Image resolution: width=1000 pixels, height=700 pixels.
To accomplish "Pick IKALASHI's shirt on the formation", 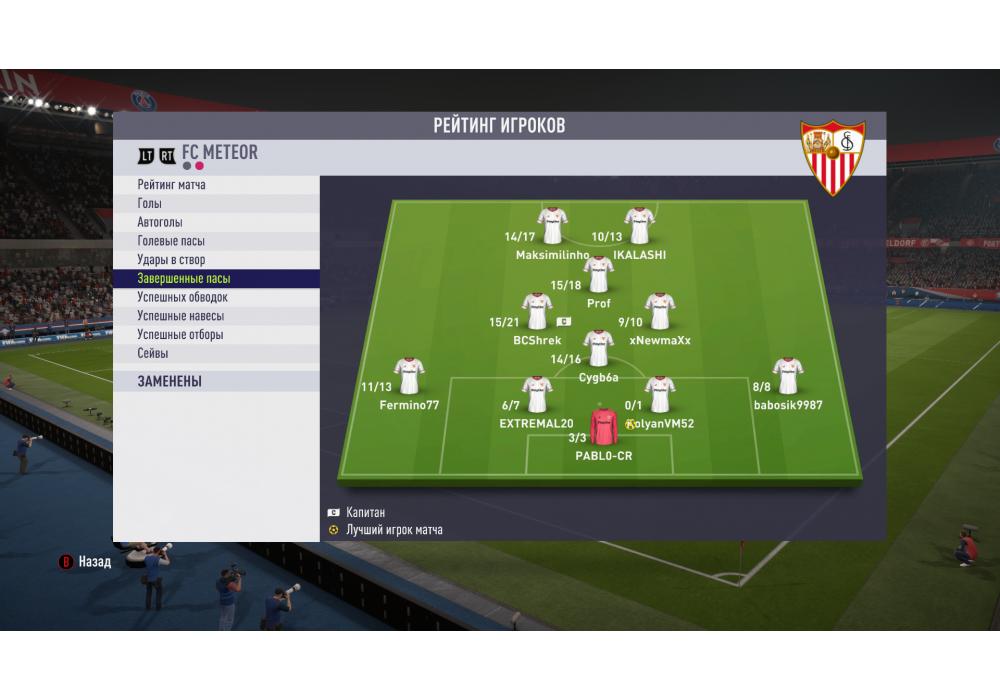I will pyautogui.click(x=638, y=226).
